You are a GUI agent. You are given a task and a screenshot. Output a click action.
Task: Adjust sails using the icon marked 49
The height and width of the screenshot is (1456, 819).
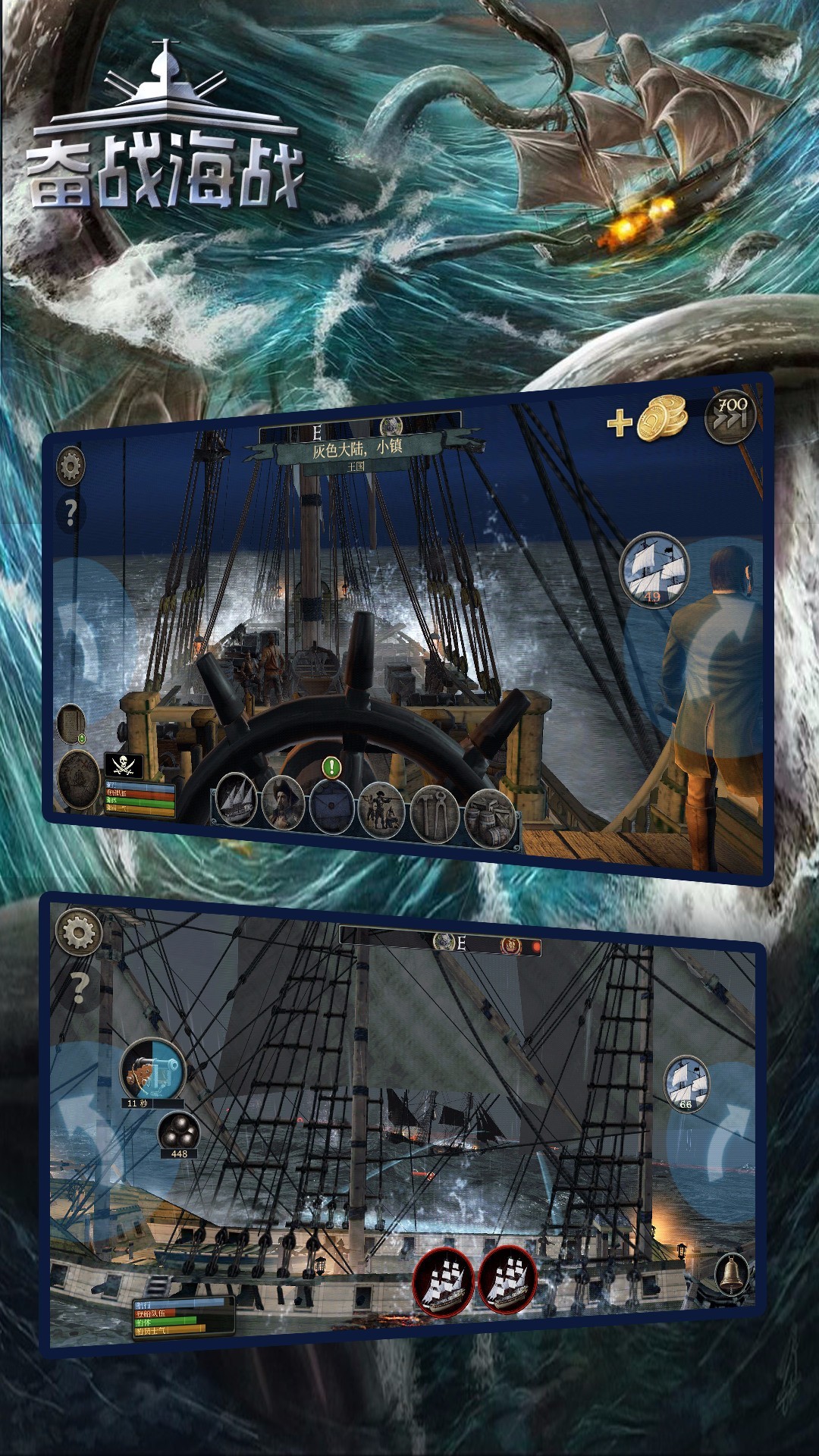point(654,570)
